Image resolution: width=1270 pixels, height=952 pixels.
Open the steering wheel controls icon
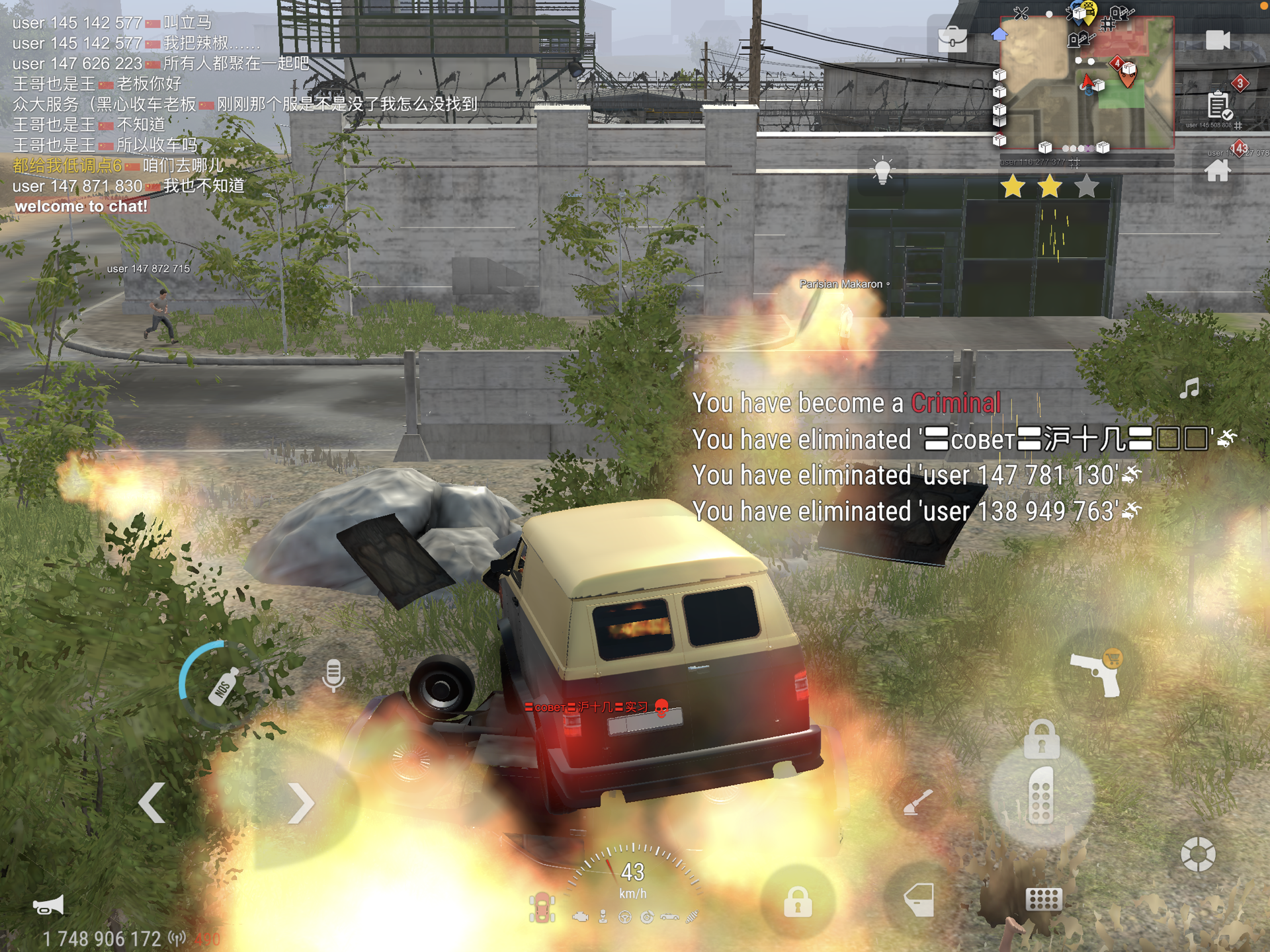click(x=1198, y=854)
